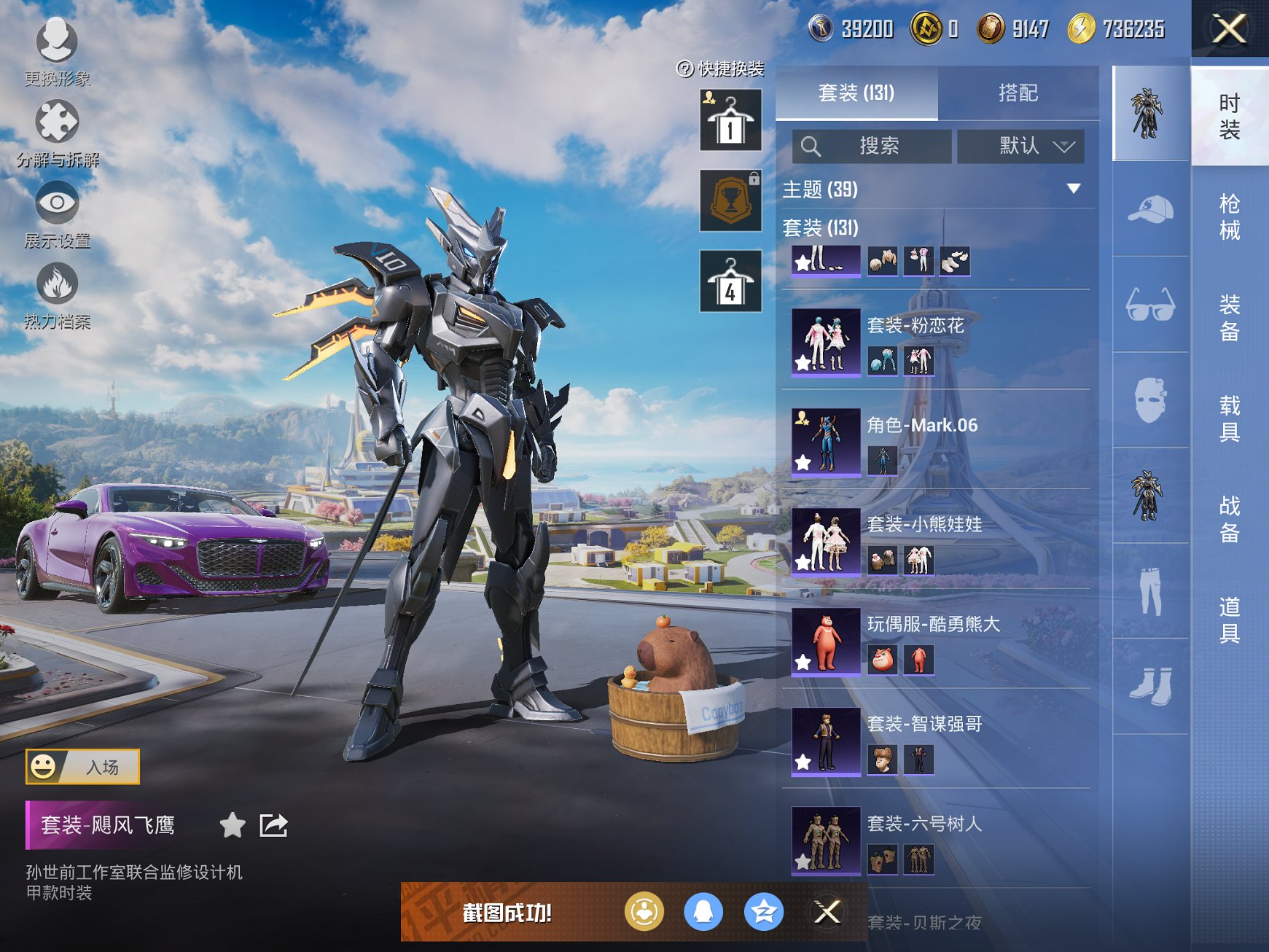Screen dimensions: 1269x952
Task: Open 更换形象 change appearance
Action: [57, 51]
